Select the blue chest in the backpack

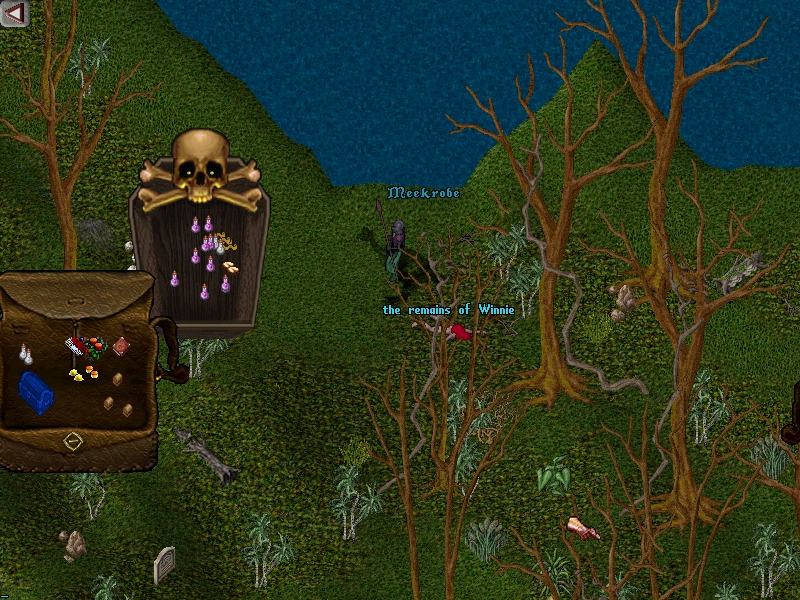(x=36, y=391)
